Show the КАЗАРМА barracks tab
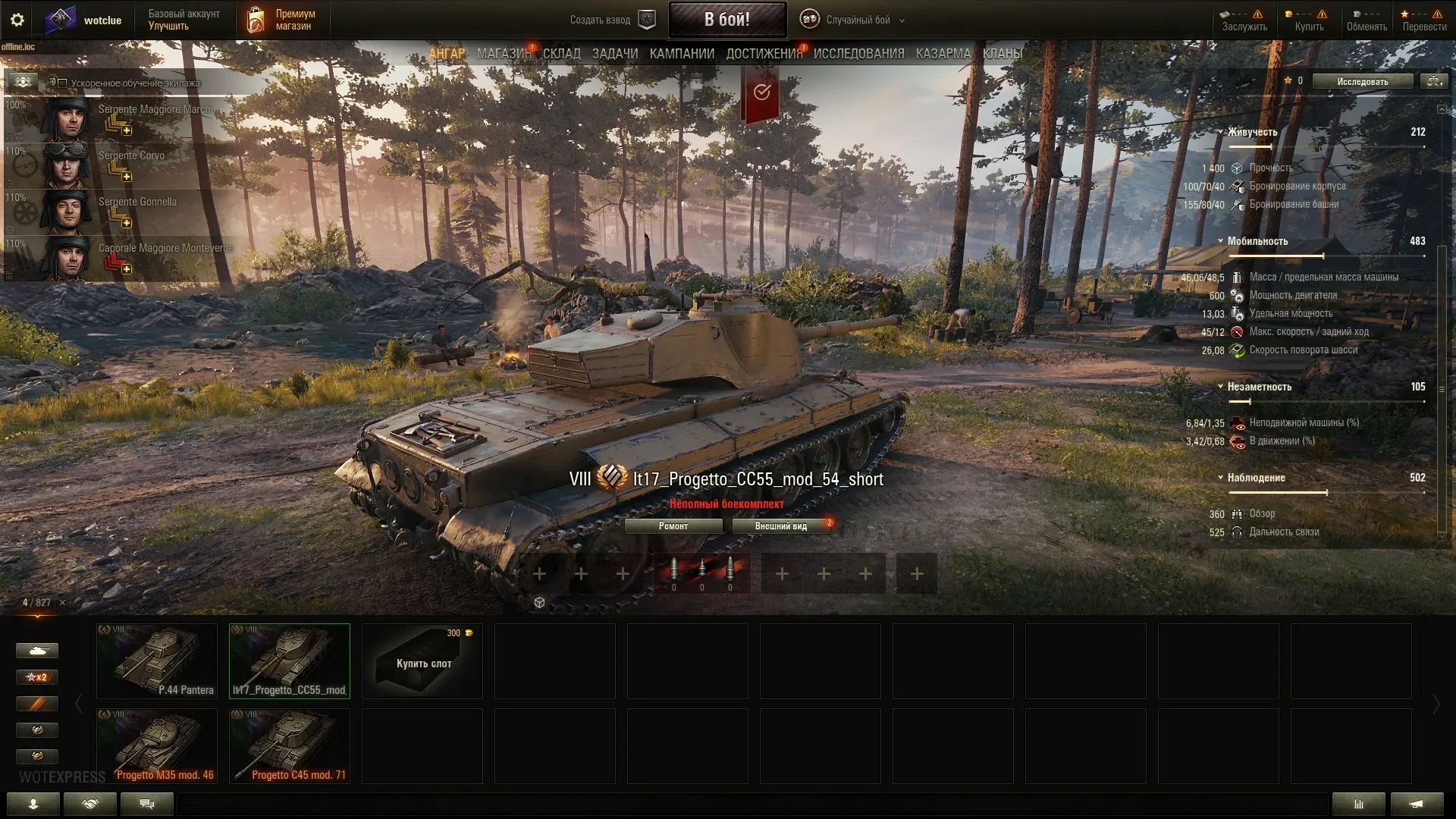The height and width of the screenshot is (819, 1456). [943, 54]
